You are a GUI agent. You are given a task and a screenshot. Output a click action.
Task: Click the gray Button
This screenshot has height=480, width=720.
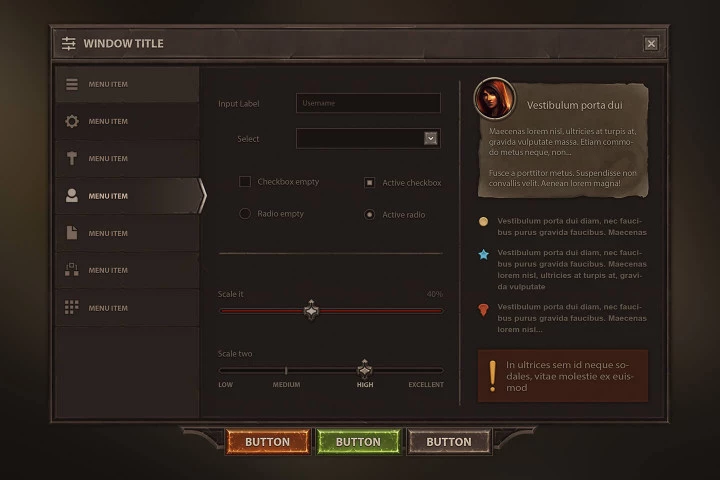tap(449, 442)
